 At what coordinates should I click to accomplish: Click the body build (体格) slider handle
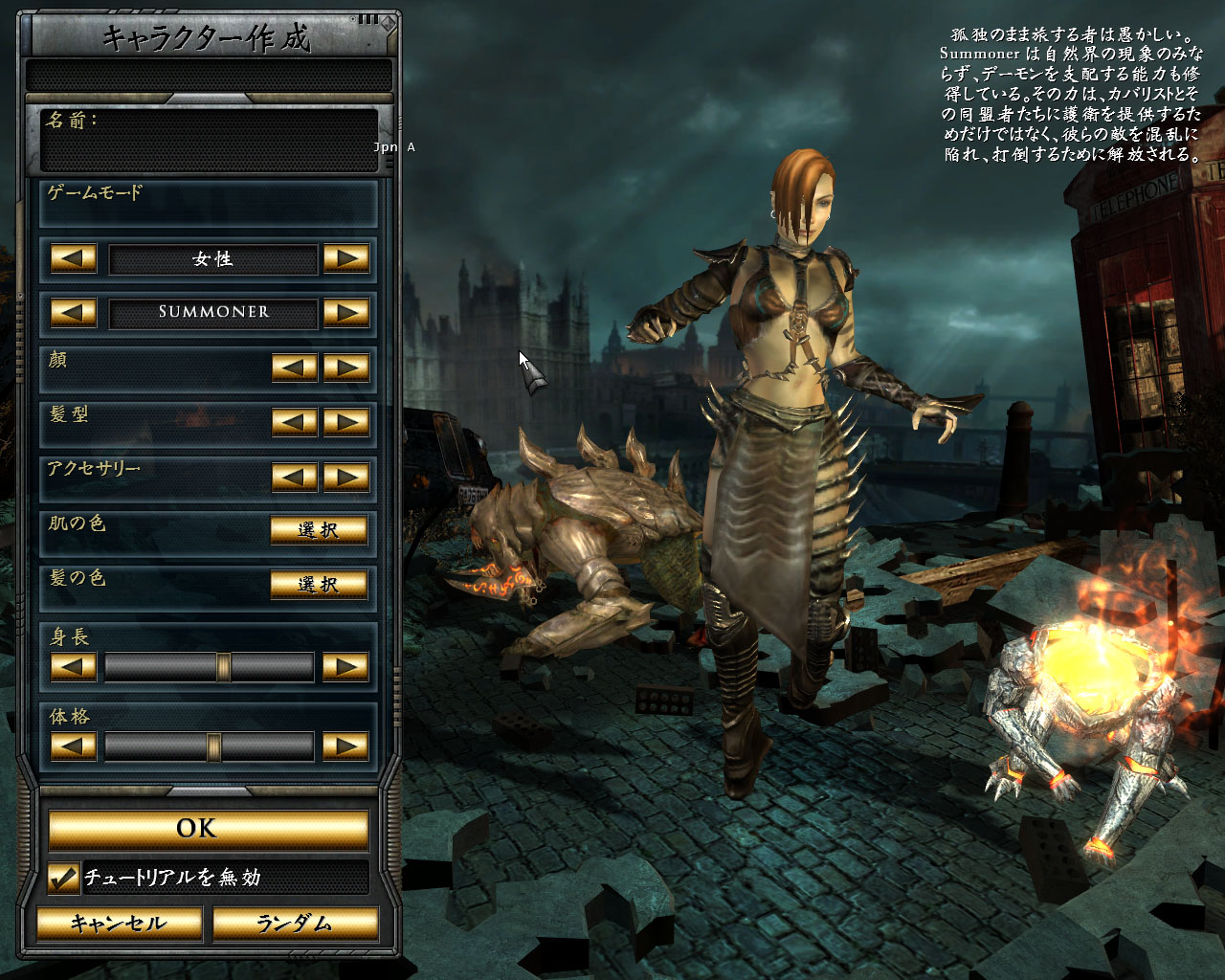pos(213,746)
